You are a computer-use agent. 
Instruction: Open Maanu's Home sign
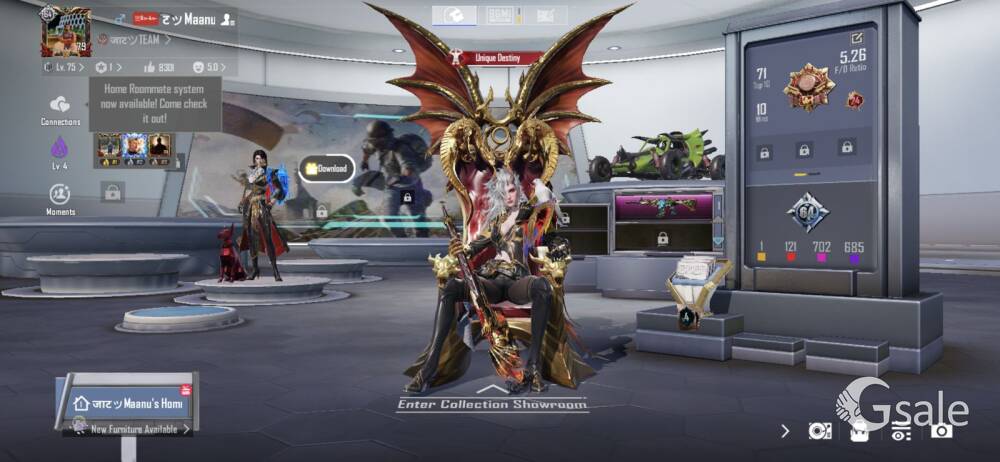pos(129,403)
